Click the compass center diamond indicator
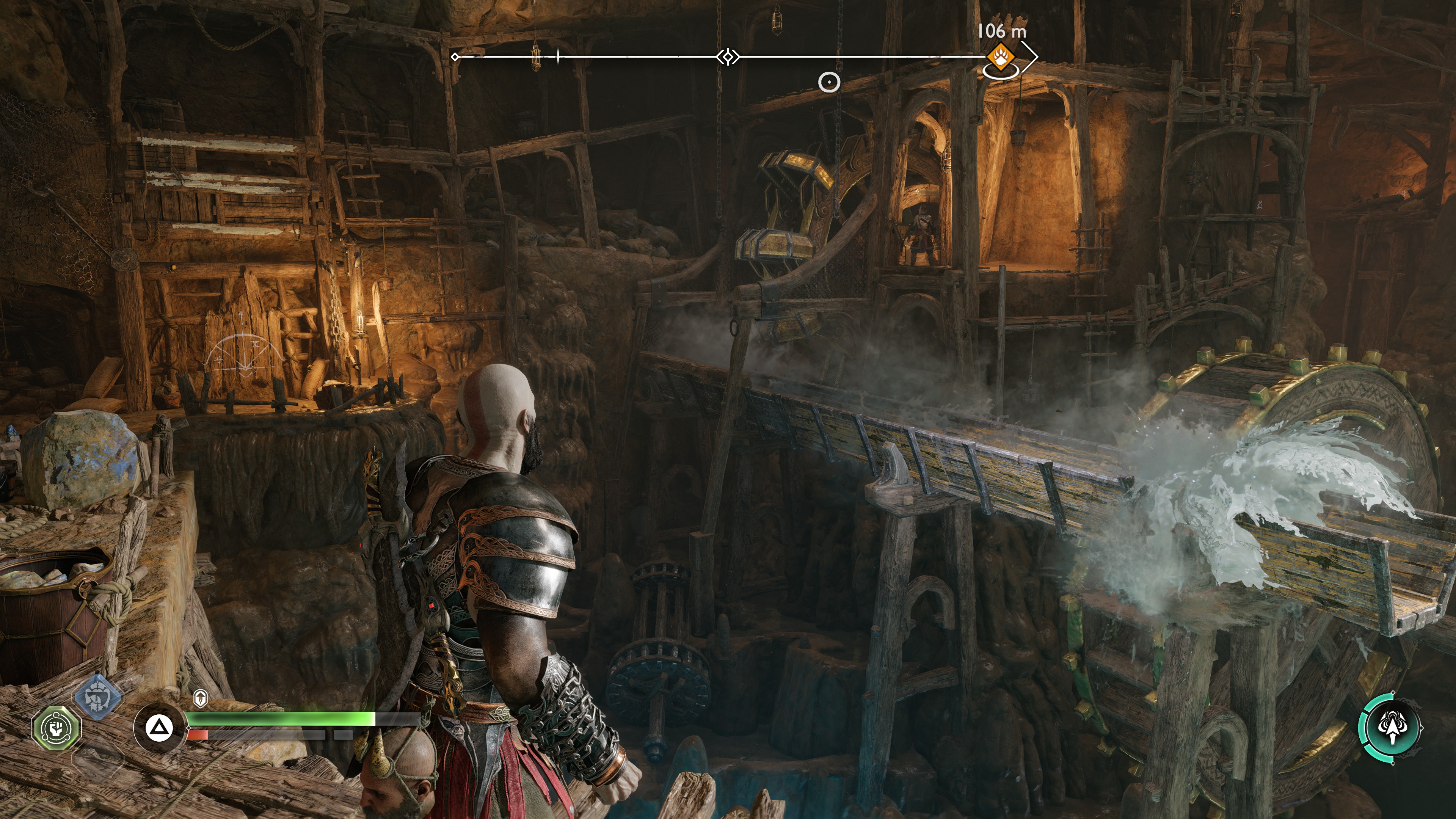The height and width of the screenshot is (819, 1456). 728,56
